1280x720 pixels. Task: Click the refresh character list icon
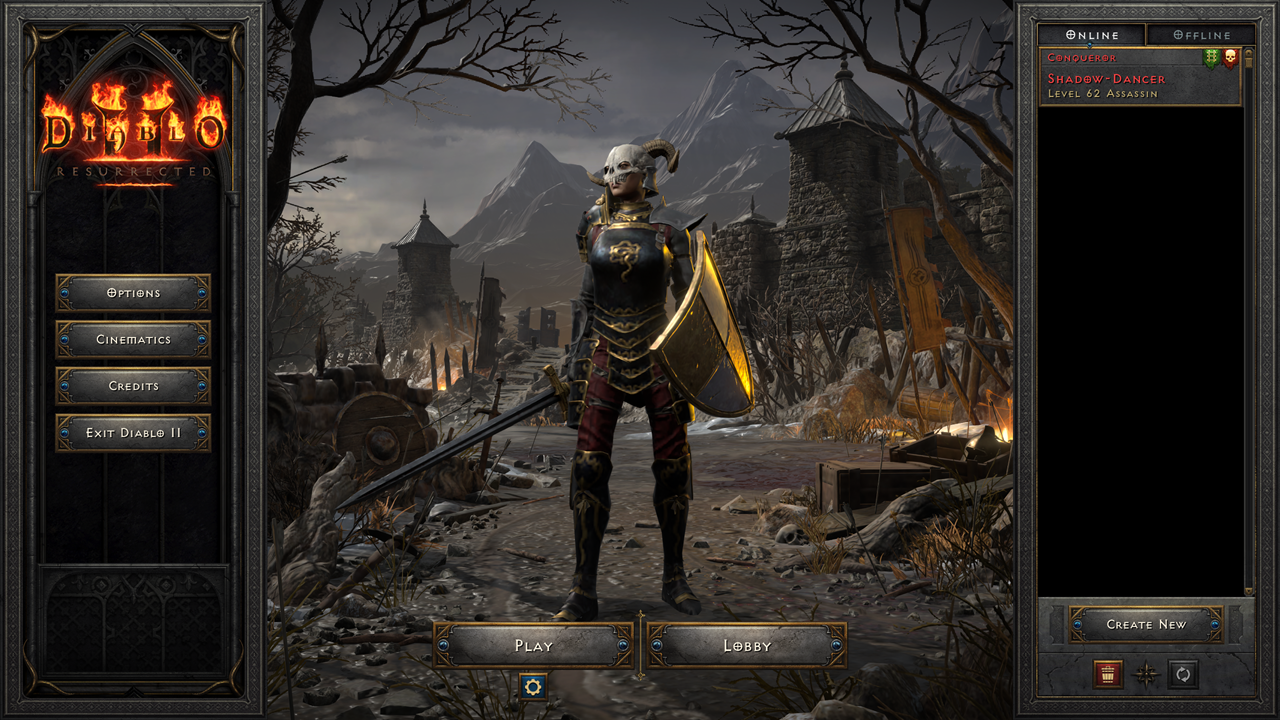click(x=1182, y=673)
